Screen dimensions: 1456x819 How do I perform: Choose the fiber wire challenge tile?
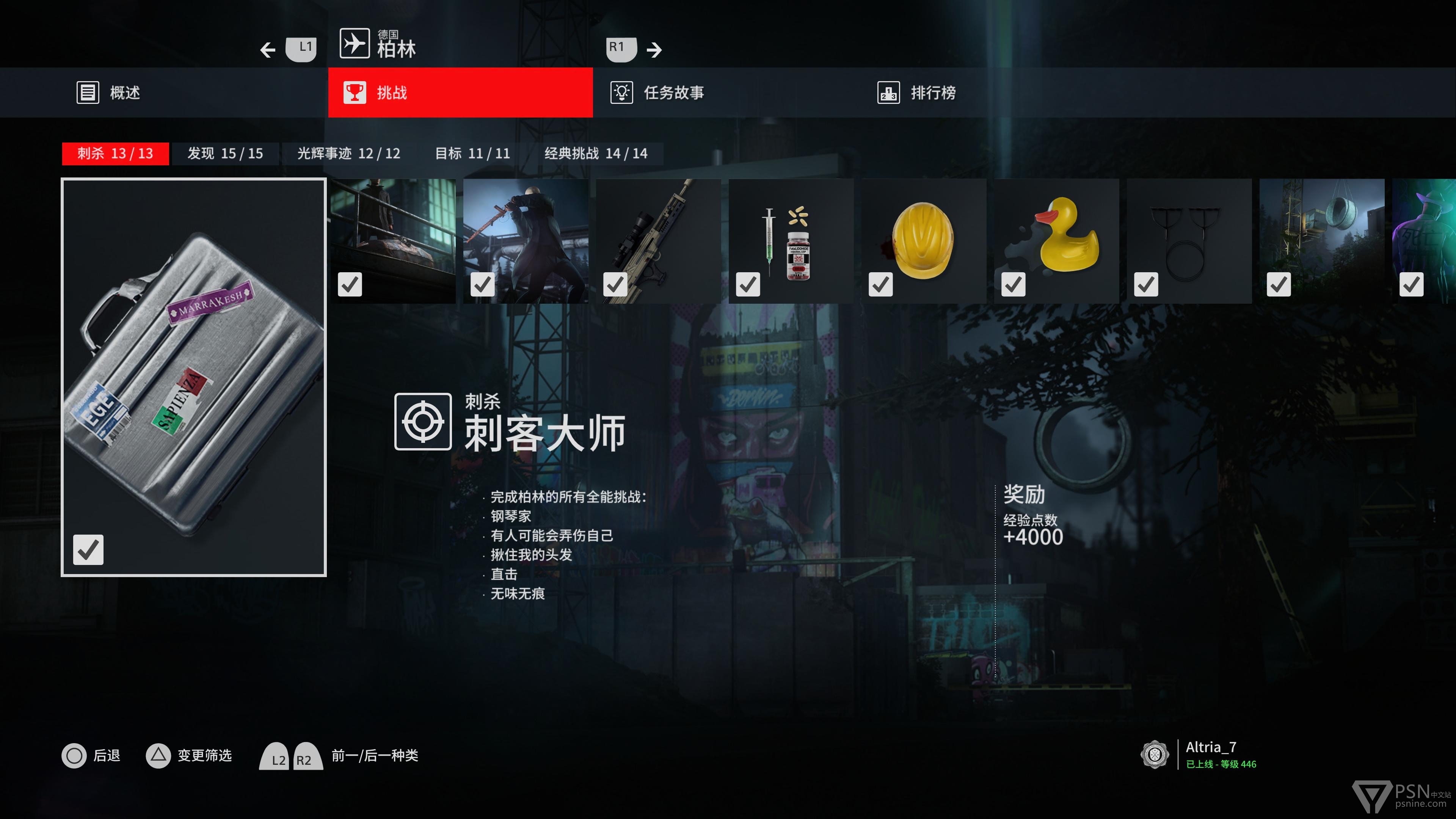coord(1189,242)
